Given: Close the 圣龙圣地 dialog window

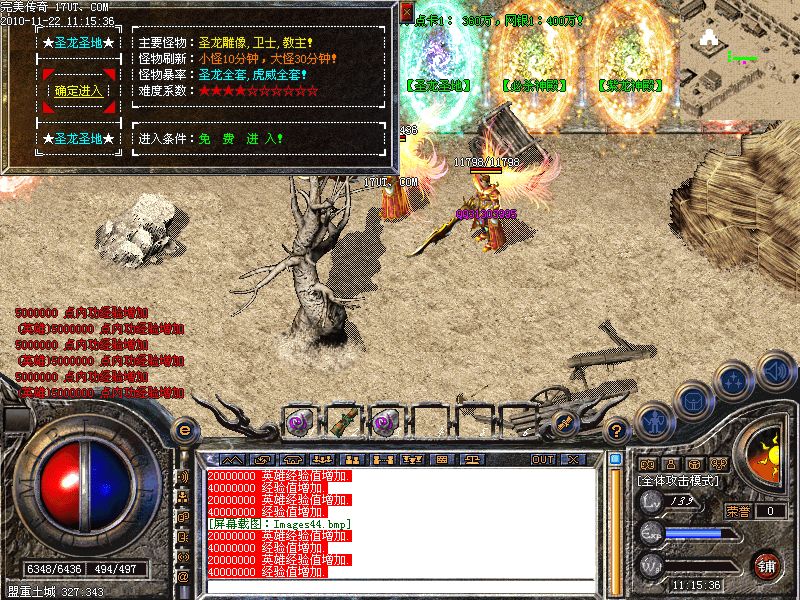Looking at the screenshot, I should (x=406, y=11).
